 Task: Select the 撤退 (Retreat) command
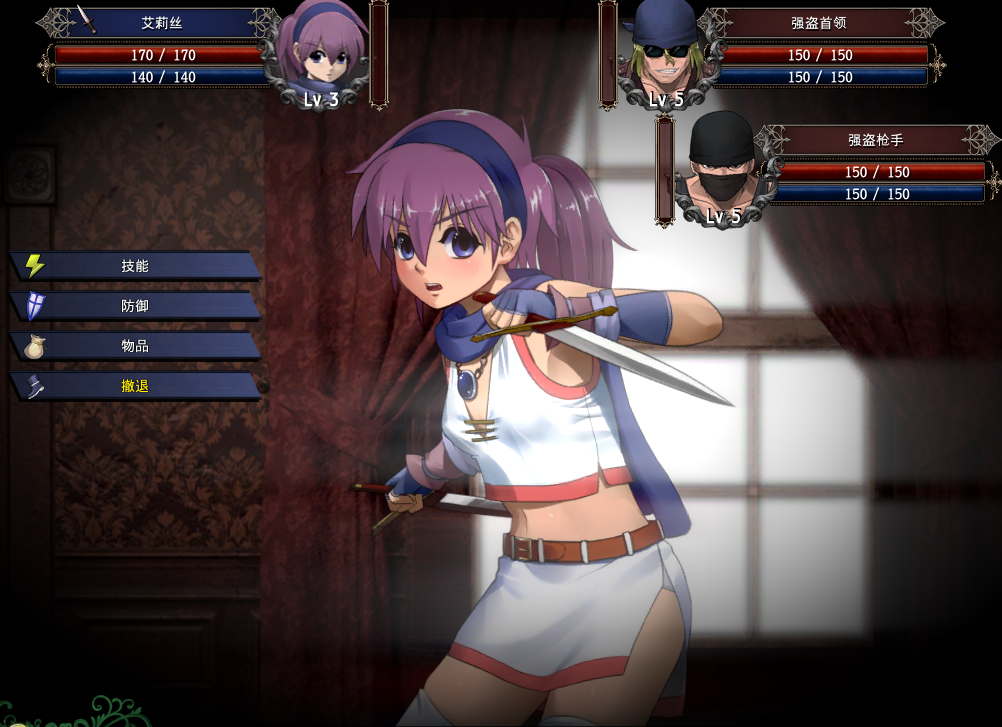(x=135, y=386)
